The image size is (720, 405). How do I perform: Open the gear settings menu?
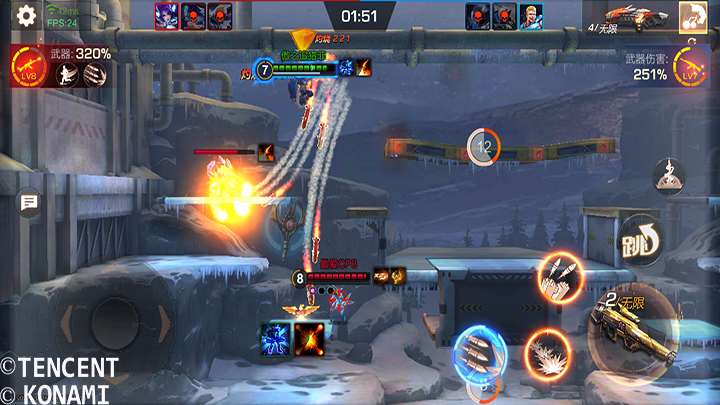coord(27,15)
